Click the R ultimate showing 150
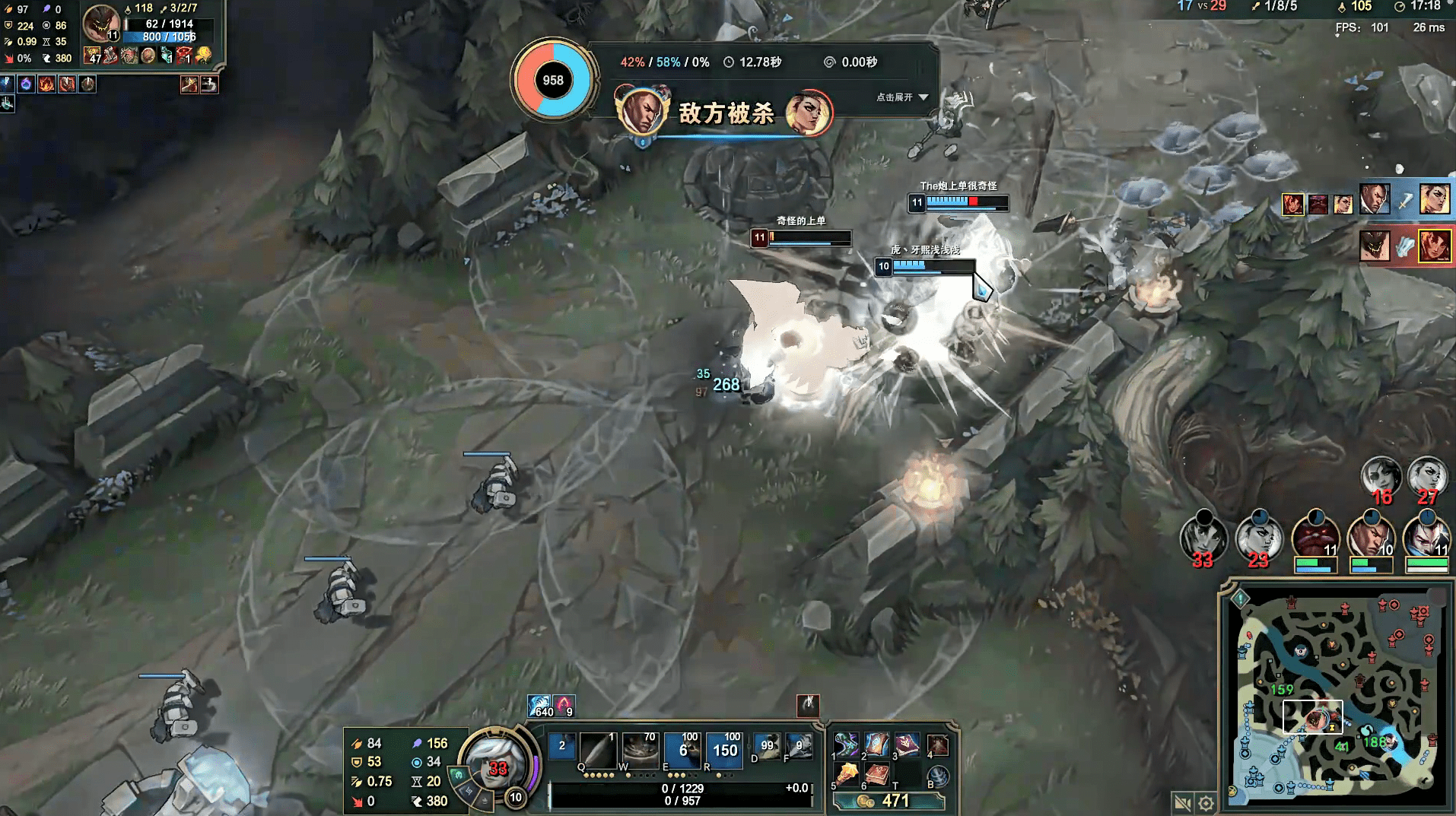Image resolution: width=1456 pixels, height=816 pixels. pyautogui.click(x=724, y=750)
